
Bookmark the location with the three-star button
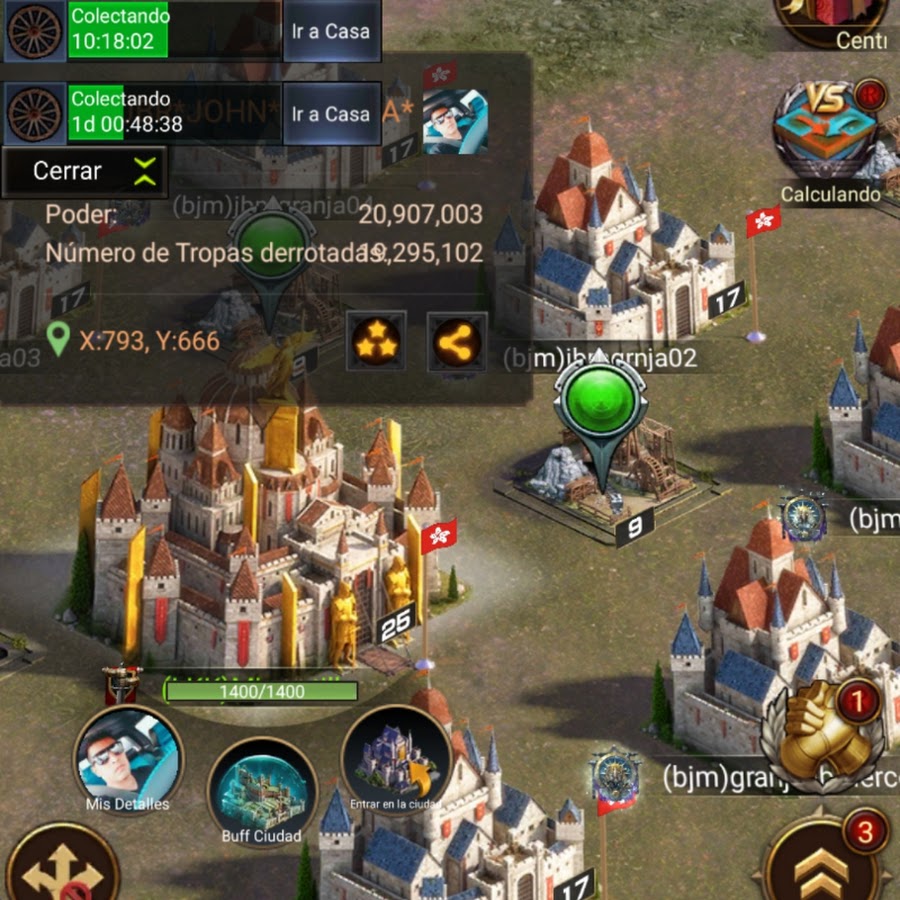376,341
